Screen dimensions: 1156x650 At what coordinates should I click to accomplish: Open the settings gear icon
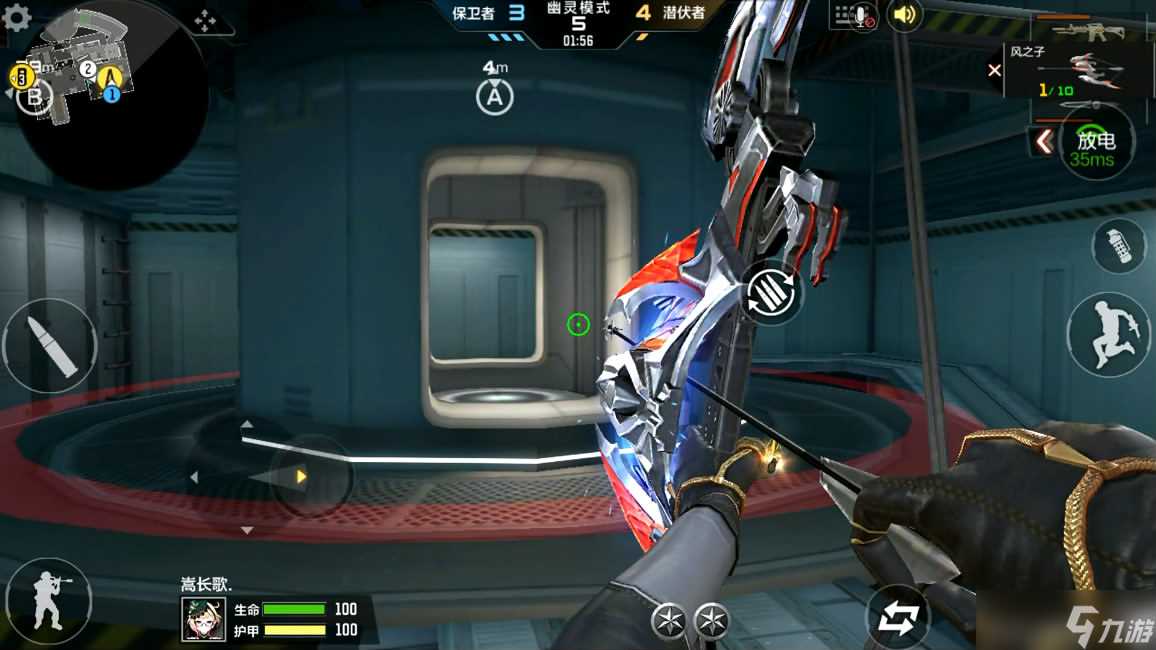[18, 17]
